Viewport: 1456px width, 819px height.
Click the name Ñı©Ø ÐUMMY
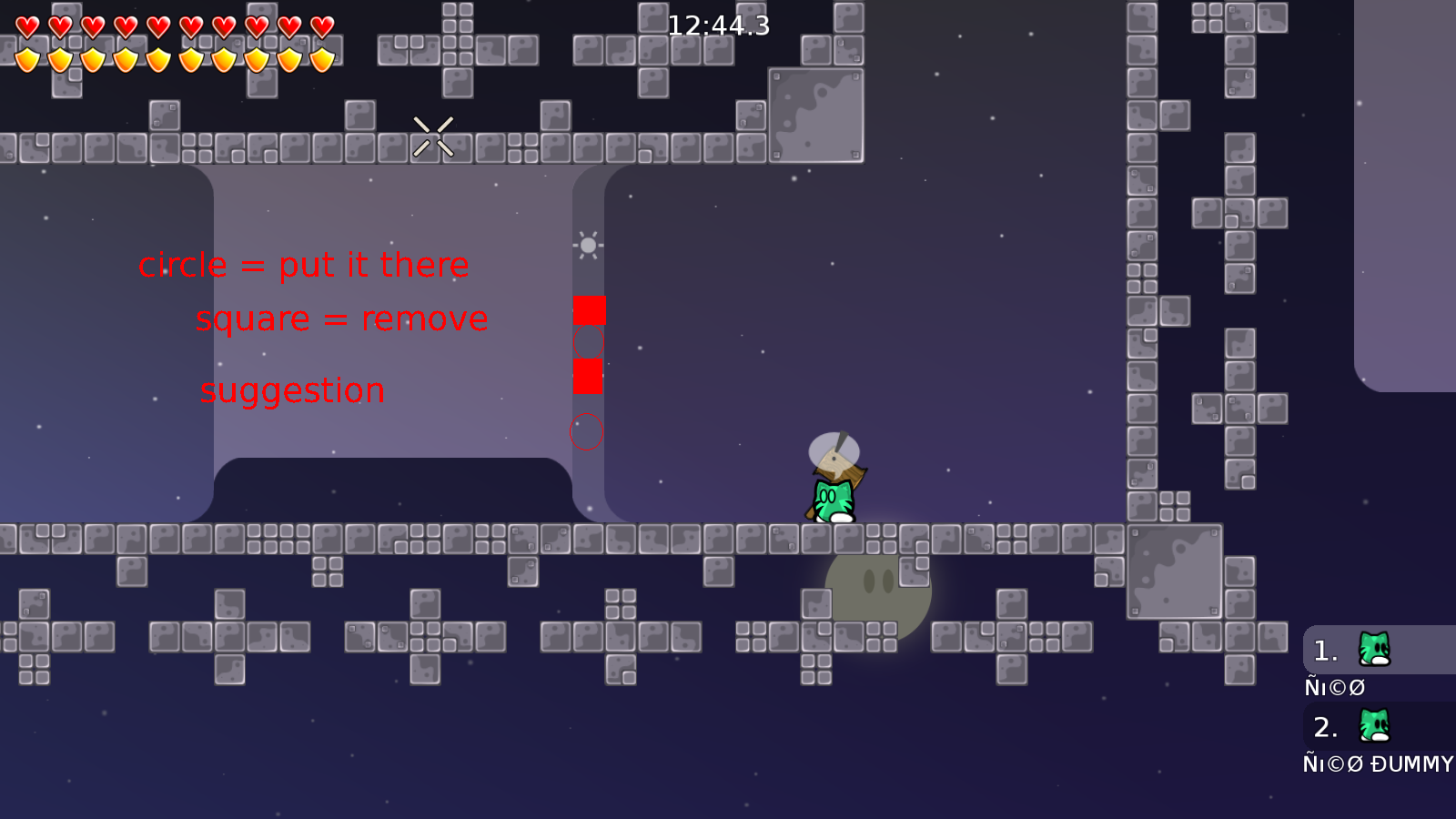tap(1379, 764)
